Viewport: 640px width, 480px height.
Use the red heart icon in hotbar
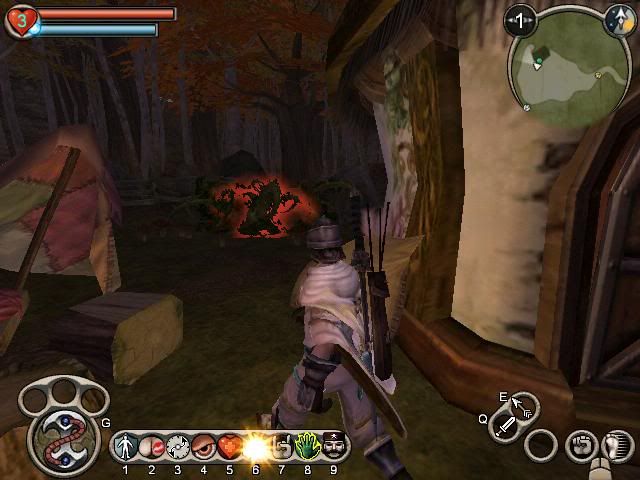(229, 445)
